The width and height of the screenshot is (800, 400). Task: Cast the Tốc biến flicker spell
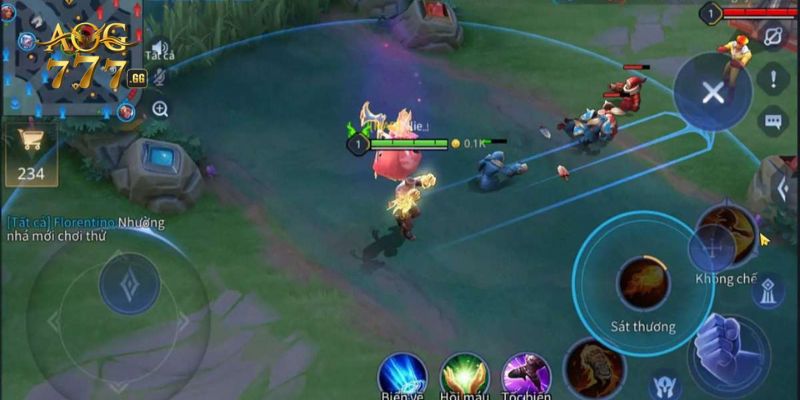point(526,376)
